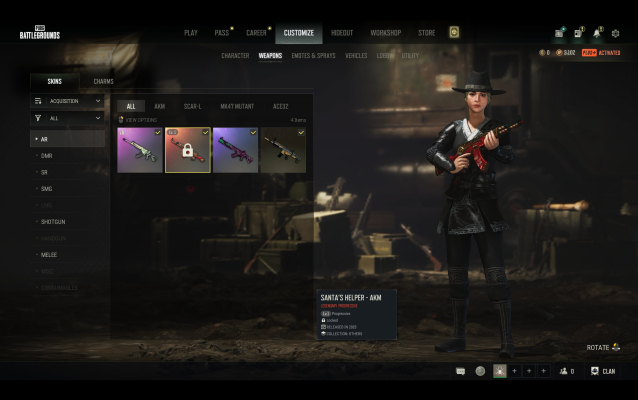Screen dimensions: 638x400
Task: Open the Play menu
Action: [x=190, y=33]
